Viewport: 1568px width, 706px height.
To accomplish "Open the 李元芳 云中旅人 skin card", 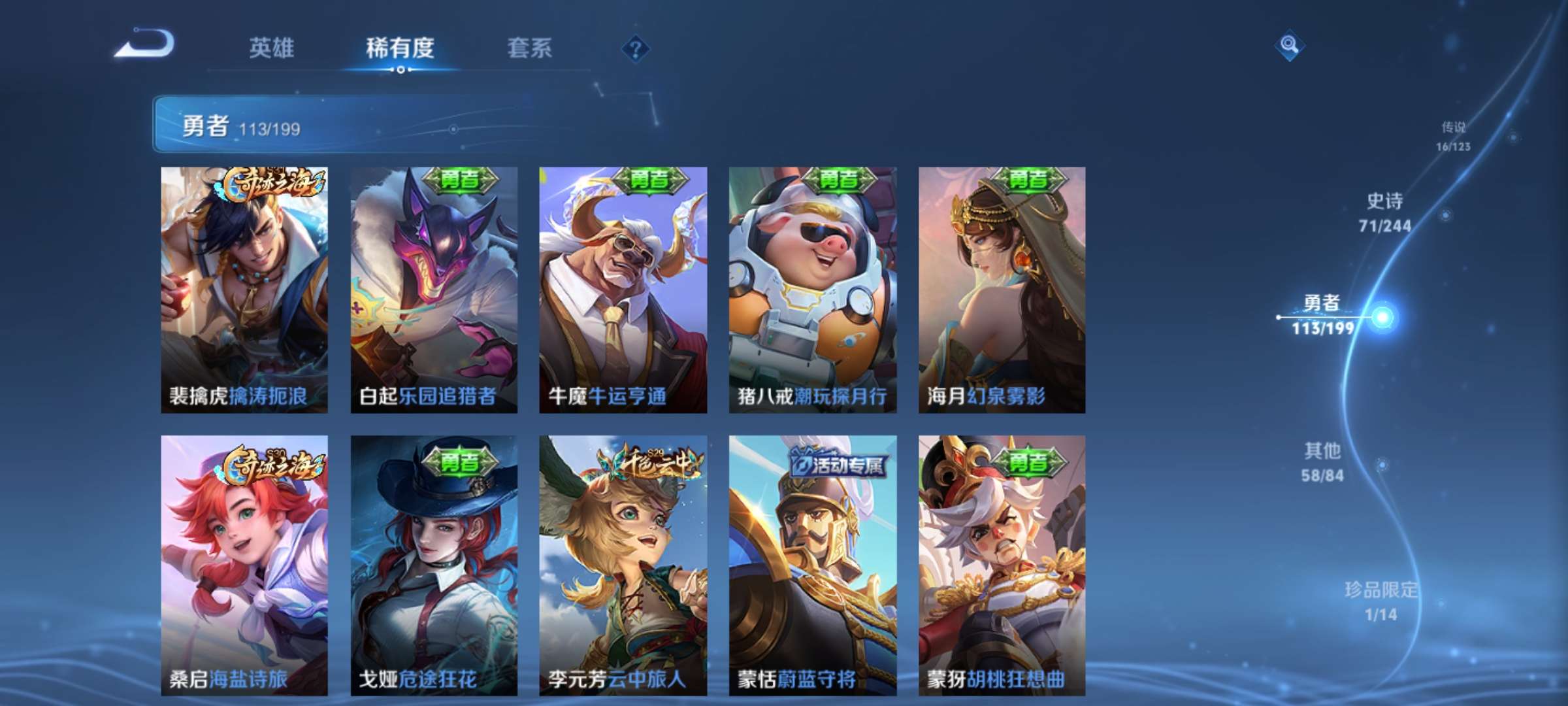I will tap(623, 564).
